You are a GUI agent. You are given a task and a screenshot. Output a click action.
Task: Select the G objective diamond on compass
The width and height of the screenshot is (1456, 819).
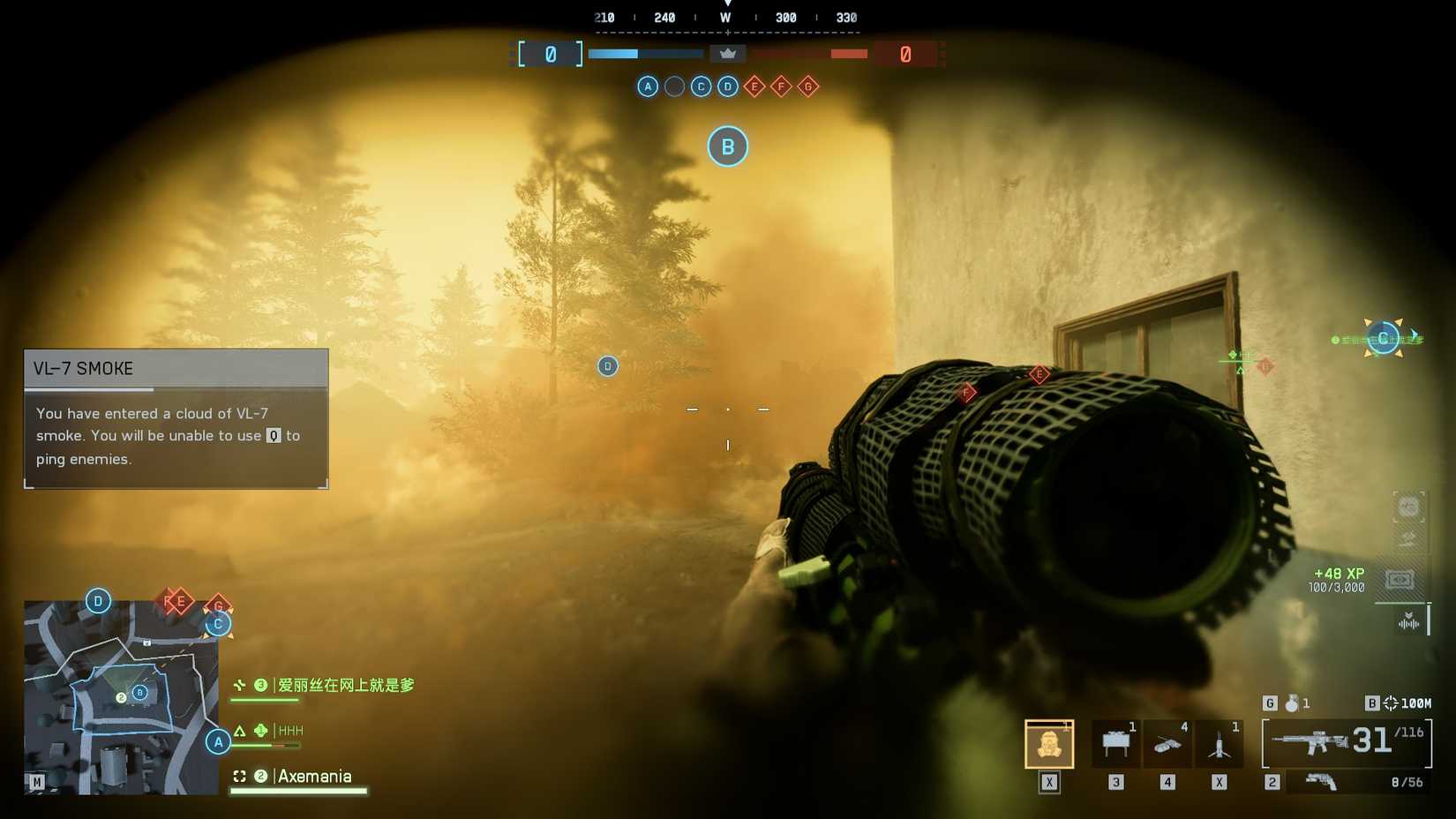pyautogui.click(x=807, y=86)
